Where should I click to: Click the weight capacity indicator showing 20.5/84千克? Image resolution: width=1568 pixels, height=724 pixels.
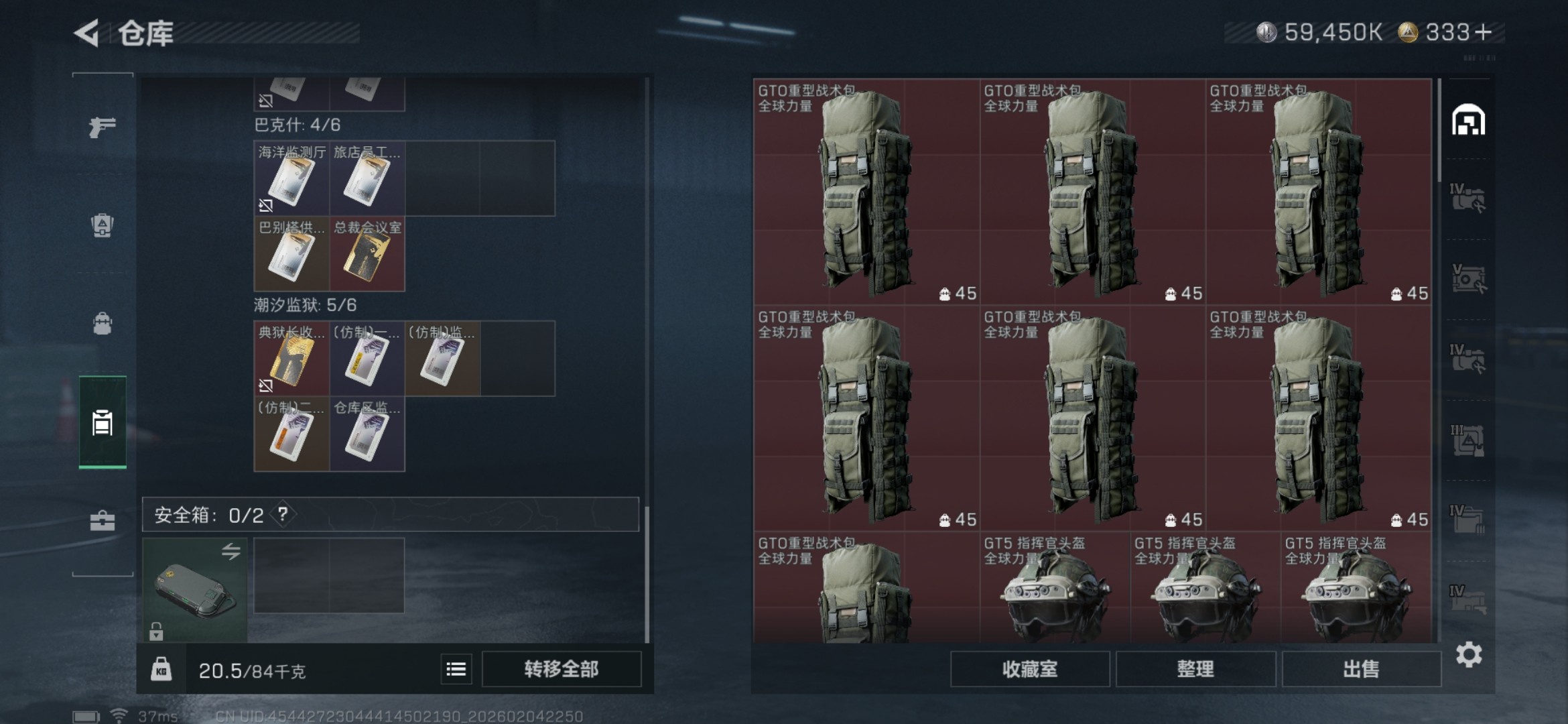(x=251, y=669)
